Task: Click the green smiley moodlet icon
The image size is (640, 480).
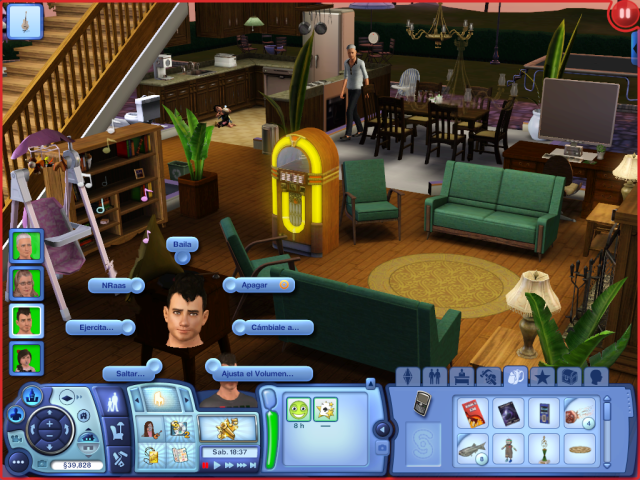Action: tap(298, 408)
